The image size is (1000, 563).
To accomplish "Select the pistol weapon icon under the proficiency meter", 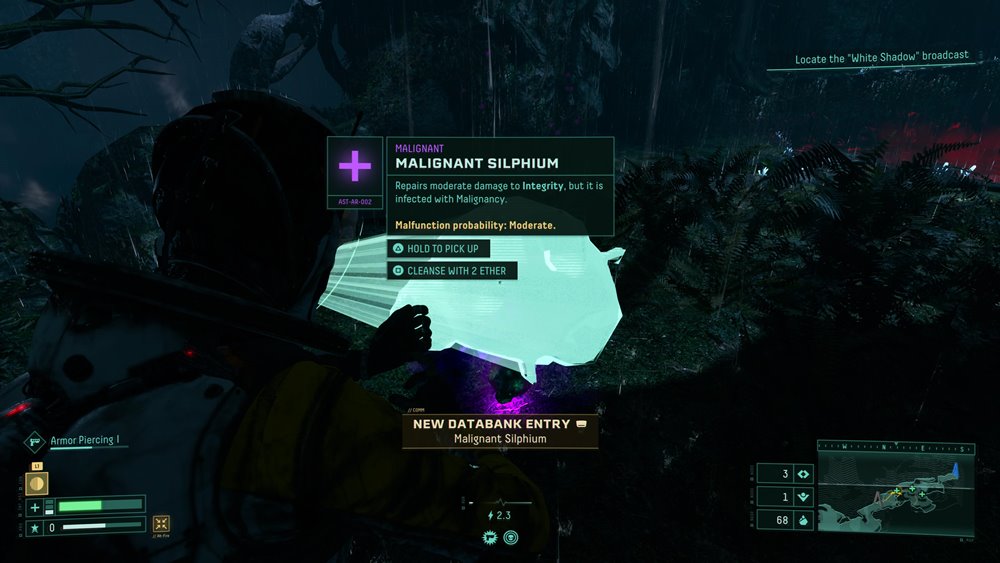I will 492,538.
